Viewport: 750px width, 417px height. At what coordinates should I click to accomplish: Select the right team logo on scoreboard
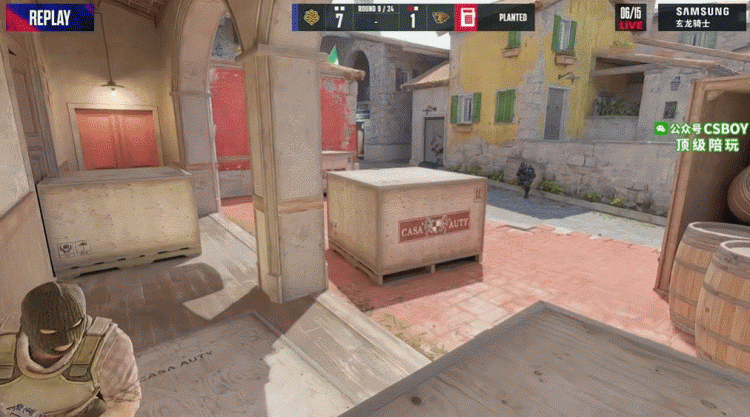(x=439, y=17)
